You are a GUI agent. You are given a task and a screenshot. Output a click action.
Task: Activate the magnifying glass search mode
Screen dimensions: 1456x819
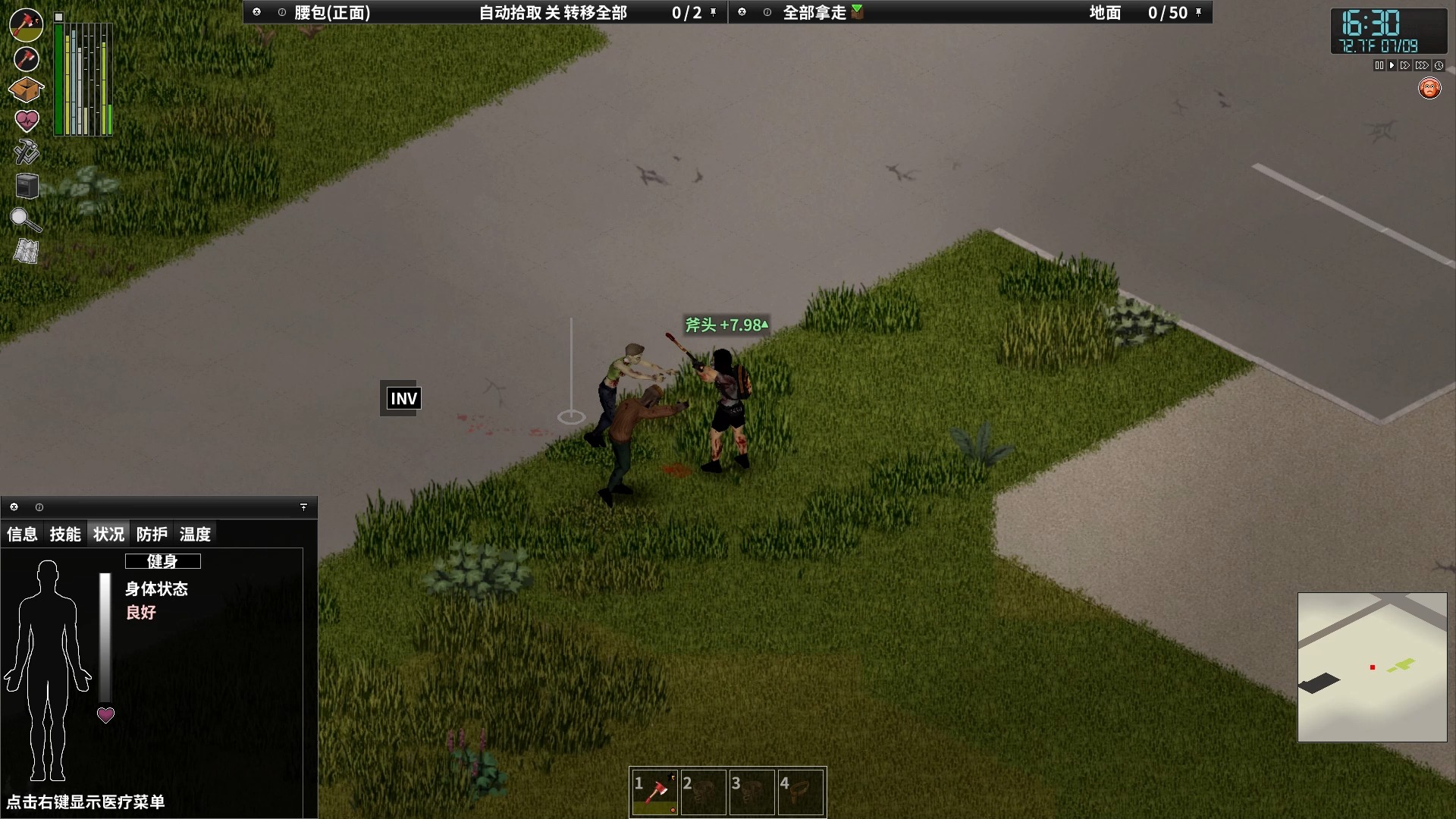coord(25,220)
